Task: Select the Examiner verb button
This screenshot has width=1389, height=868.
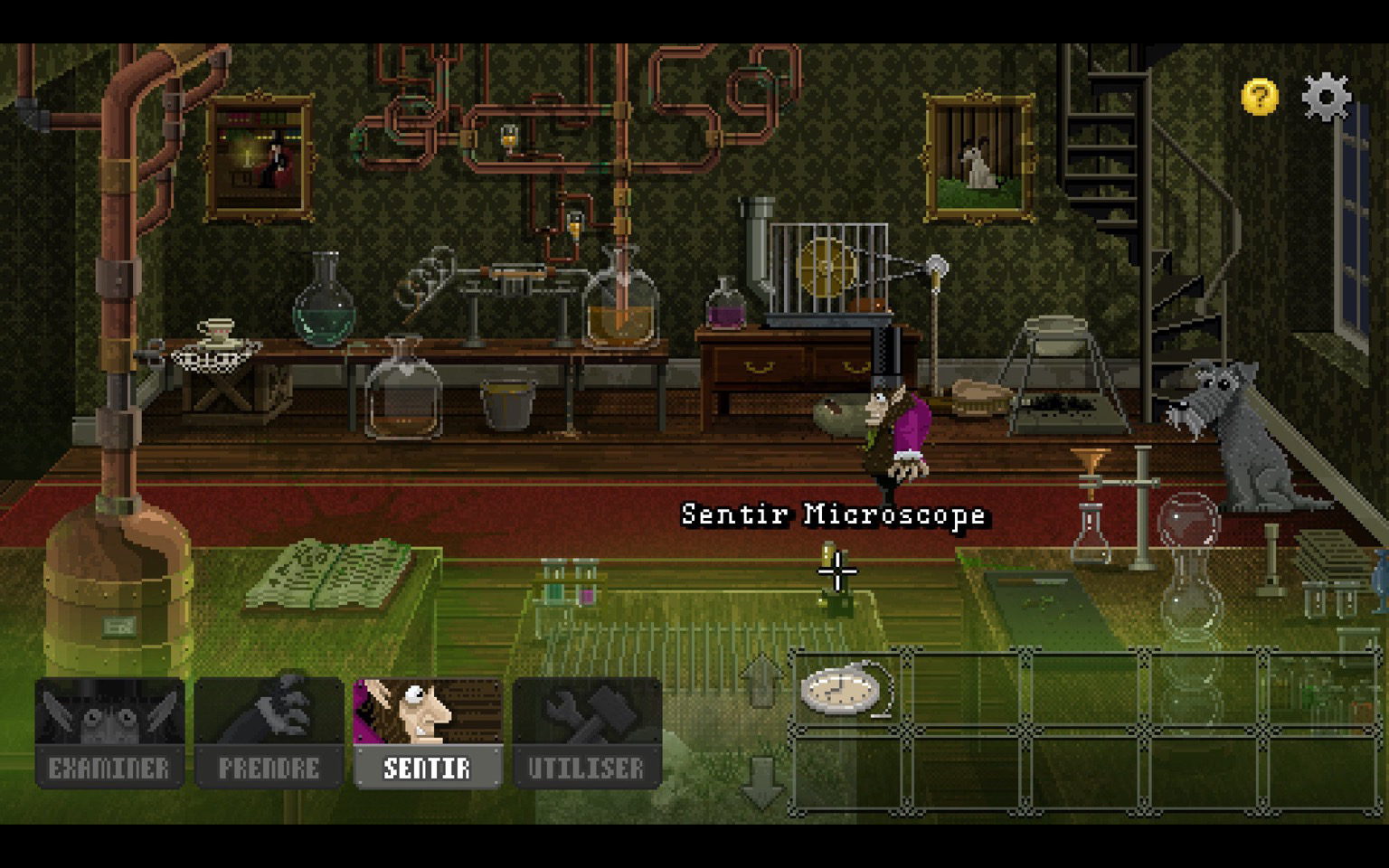Action: (109, 733)
